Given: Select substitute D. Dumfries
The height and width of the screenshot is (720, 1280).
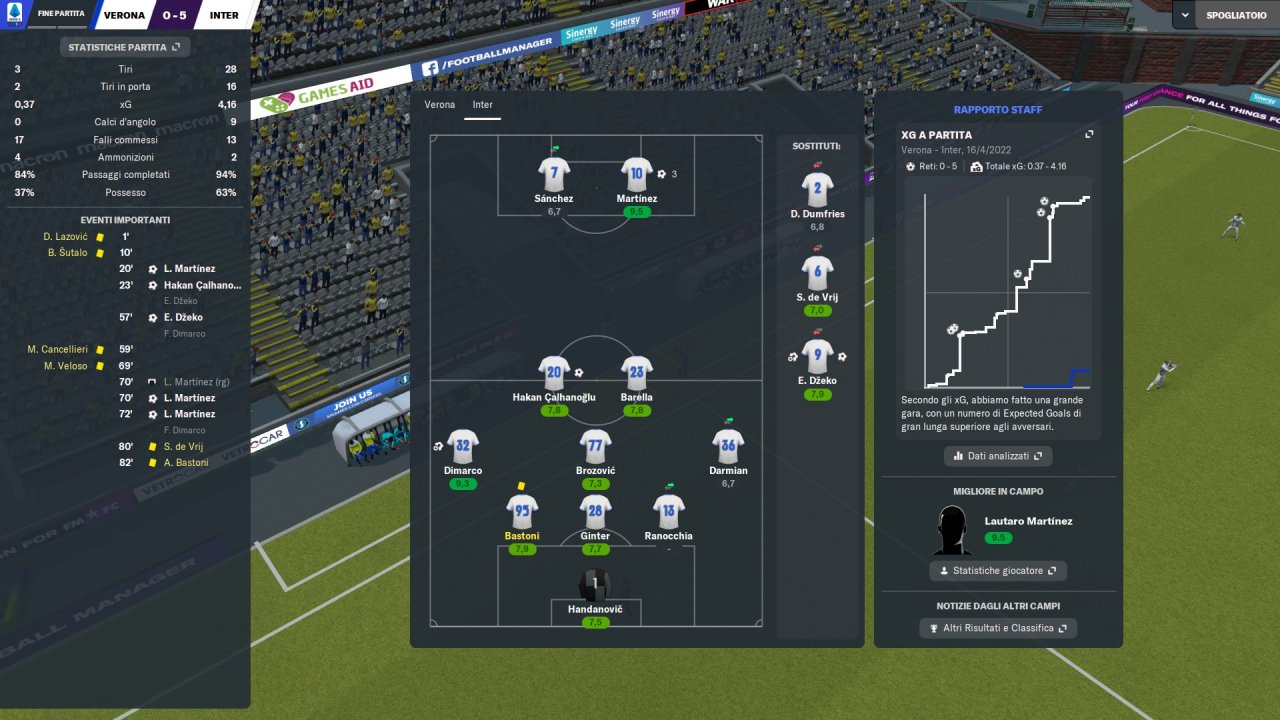Looking at the screenshot, I should 818,189.
